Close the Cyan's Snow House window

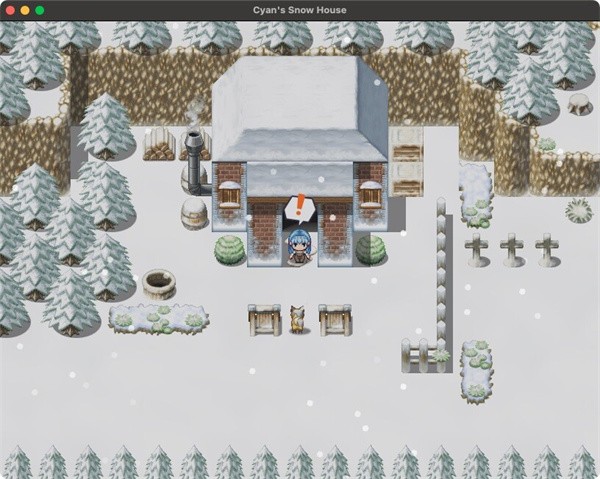point(11,10)
